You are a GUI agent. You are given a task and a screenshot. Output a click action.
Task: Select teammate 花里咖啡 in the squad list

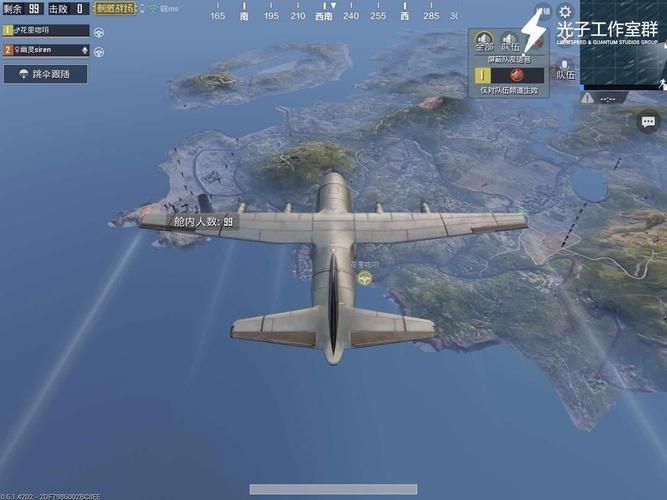pyautogui.click(x=45, y=31)
